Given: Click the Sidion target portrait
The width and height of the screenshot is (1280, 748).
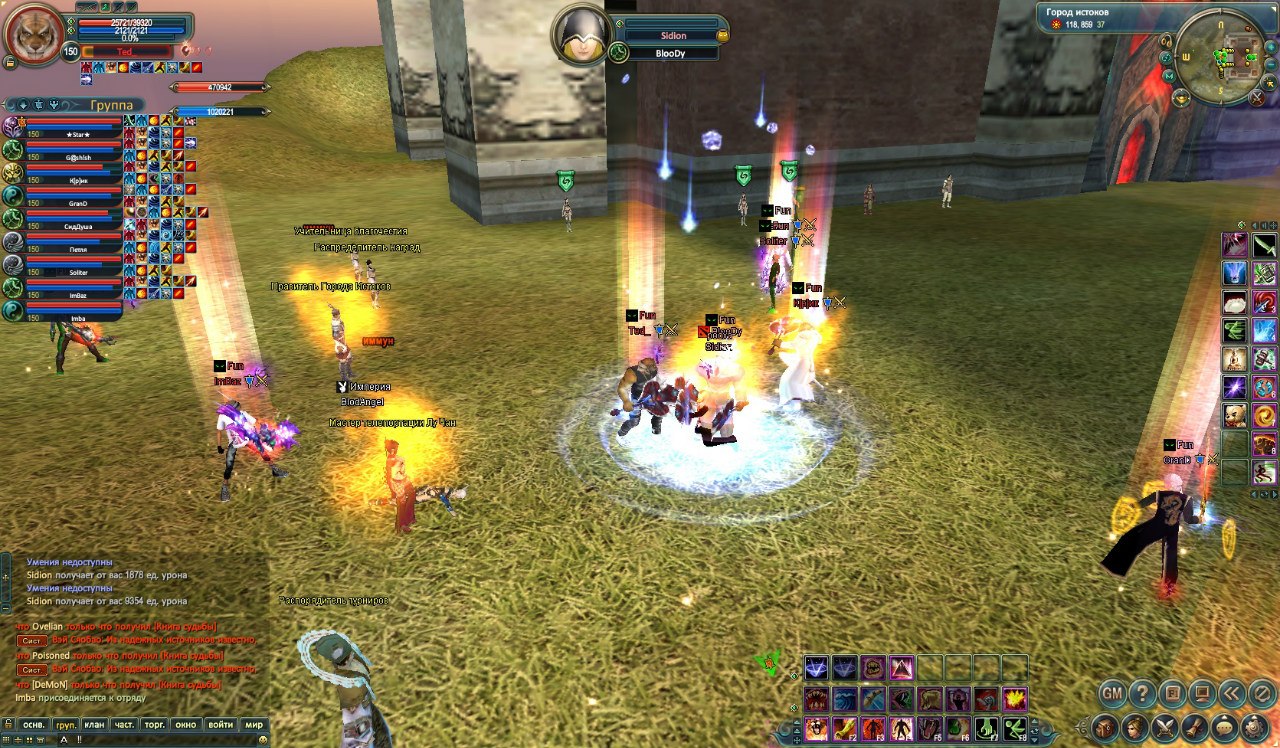Looking at the screenshot, I should [583, 35].
